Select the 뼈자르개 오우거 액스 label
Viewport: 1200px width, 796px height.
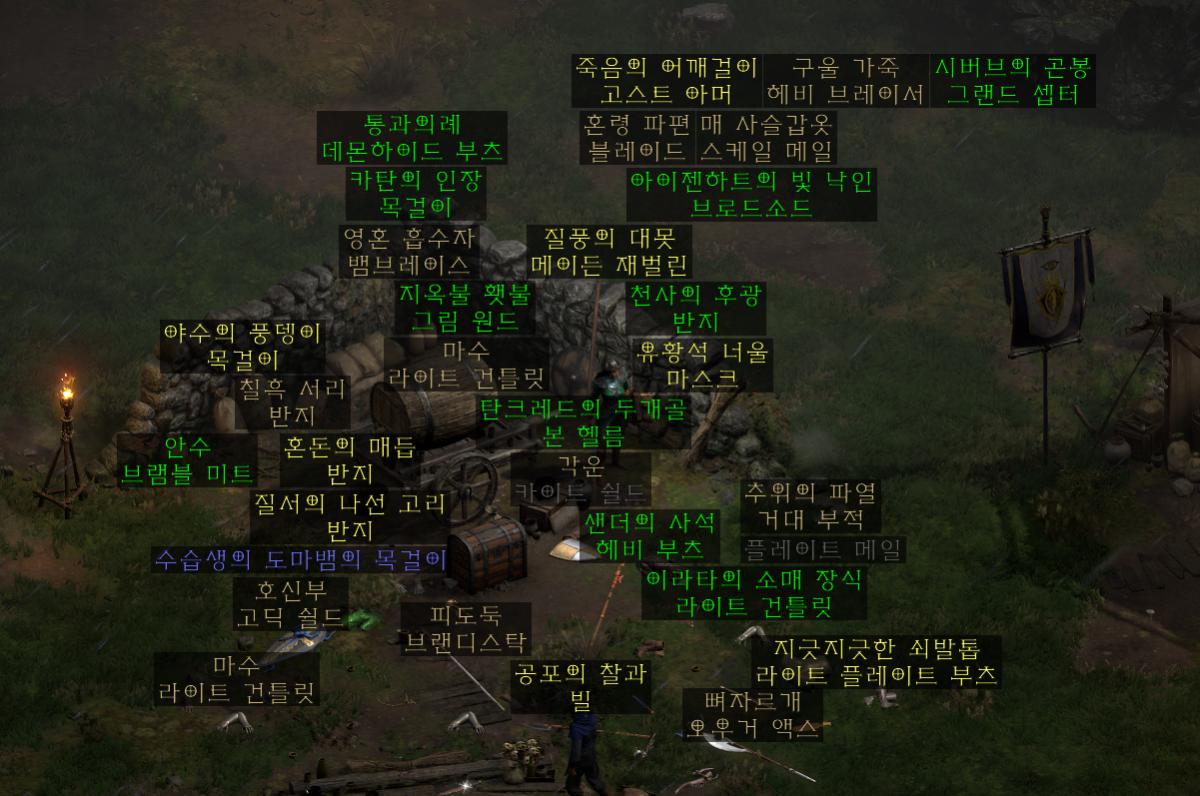coord(754,715)
